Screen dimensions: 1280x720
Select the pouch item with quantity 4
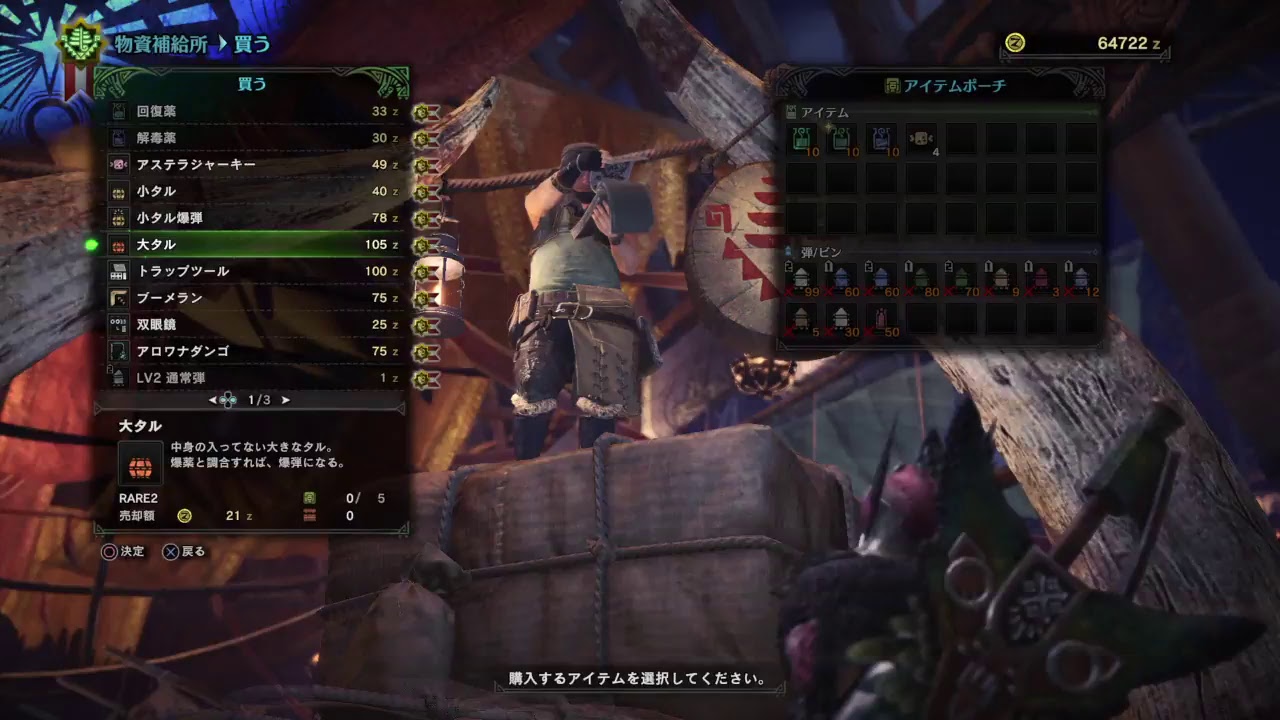click(x=922, y=139)
